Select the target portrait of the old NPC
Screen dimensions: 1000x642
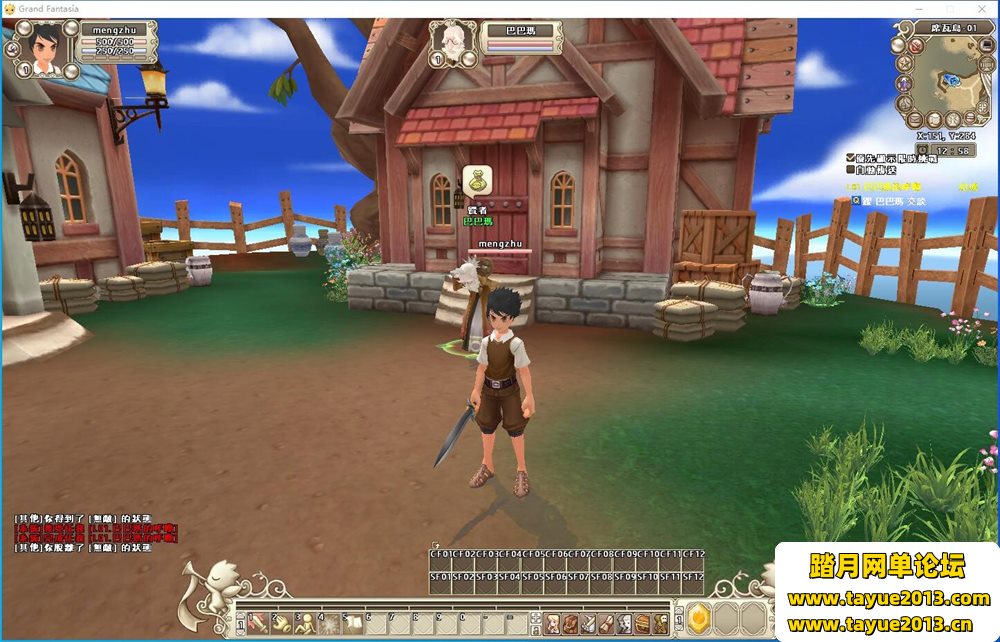coord(452,42)
